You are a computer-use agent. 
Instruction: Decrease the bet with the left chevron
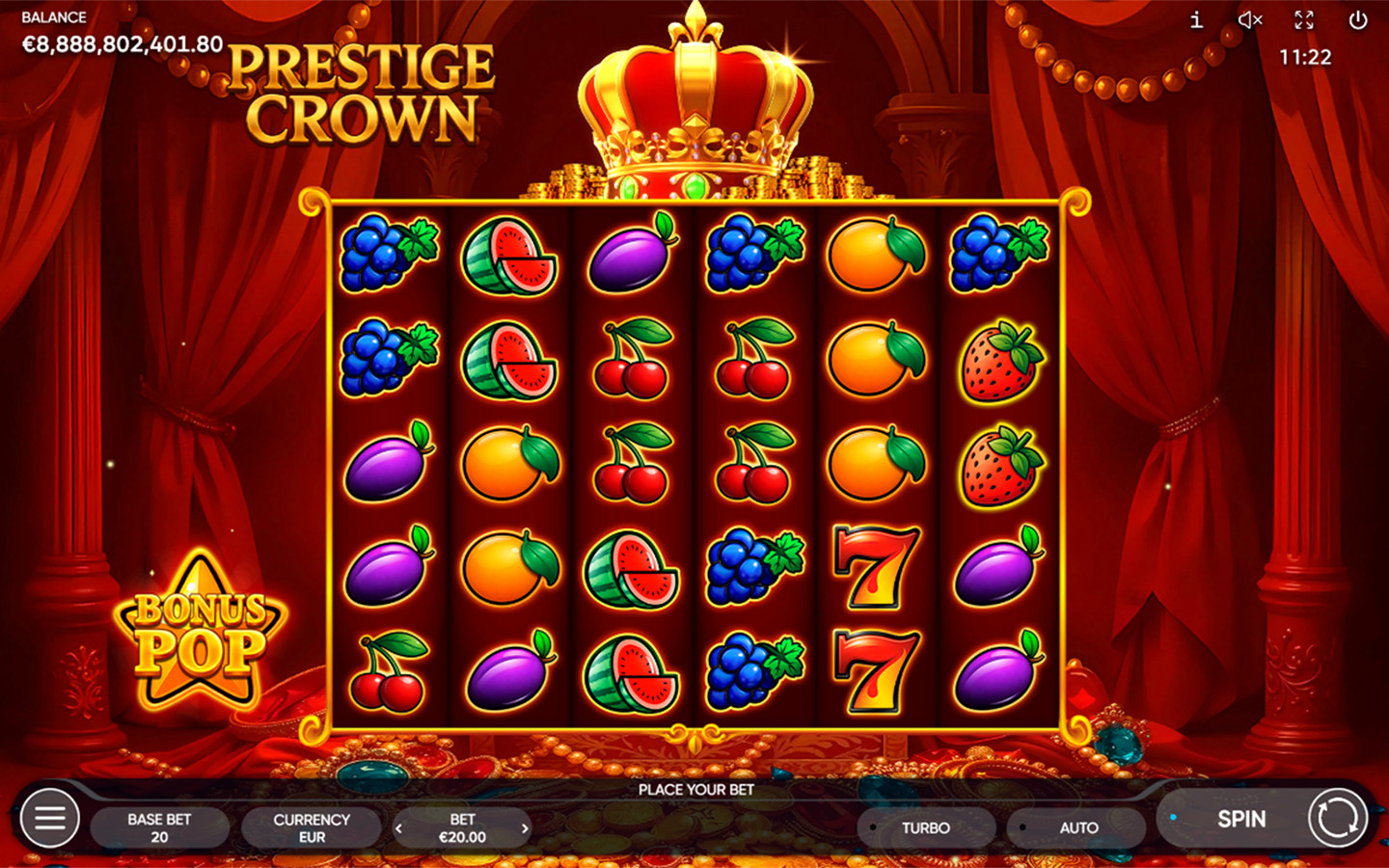(x=399, y=827)
